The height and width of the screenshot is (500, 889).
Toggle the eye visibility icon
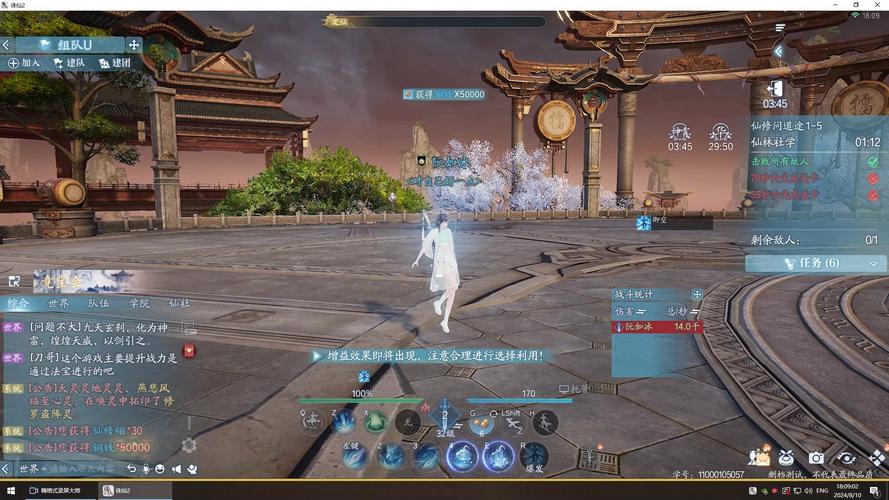click(x=847, y=457)
